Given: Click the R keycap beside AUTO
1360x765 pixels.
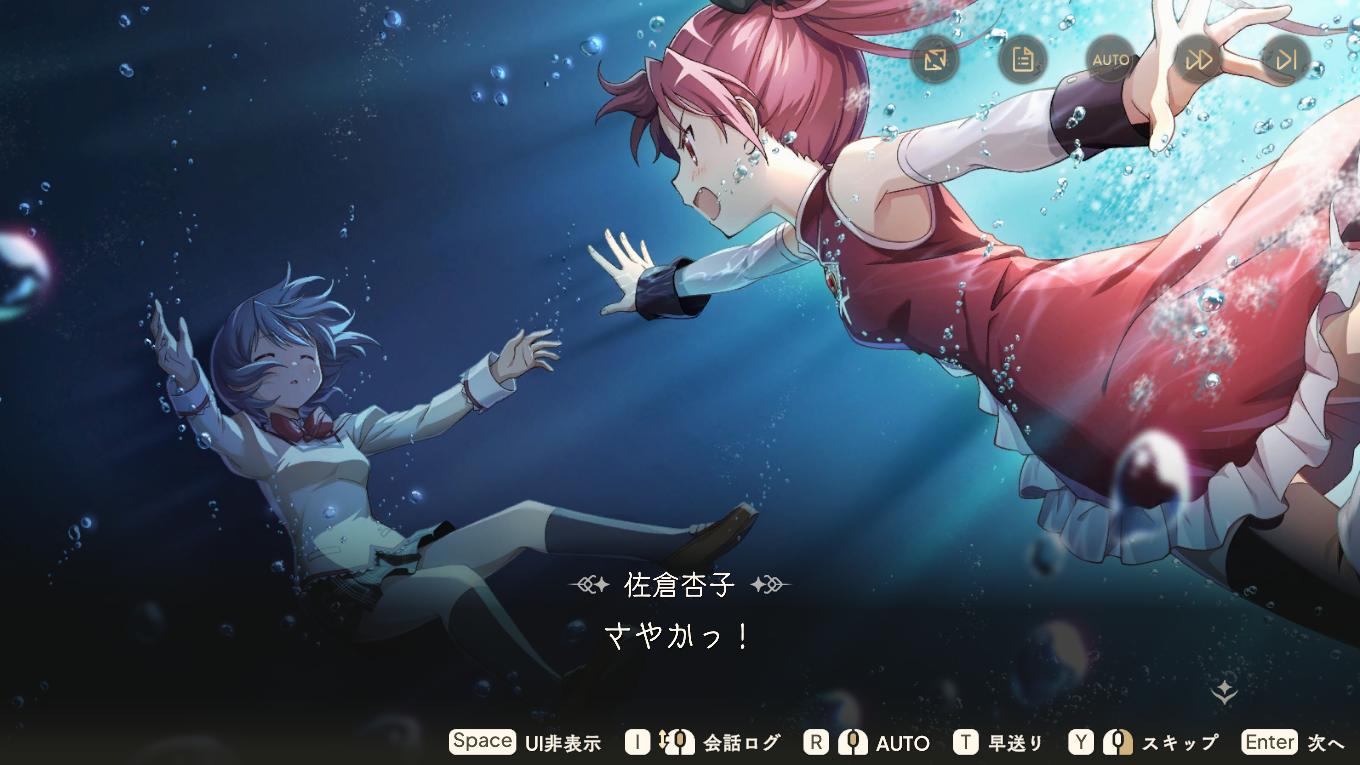Looking at the screenshot, I should [817, 742].
